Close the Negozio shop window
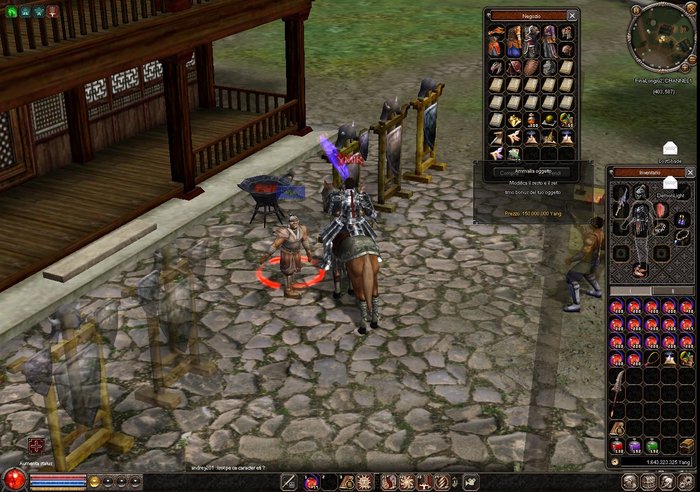This screenshot has width=700, height=492. point(572,16)
